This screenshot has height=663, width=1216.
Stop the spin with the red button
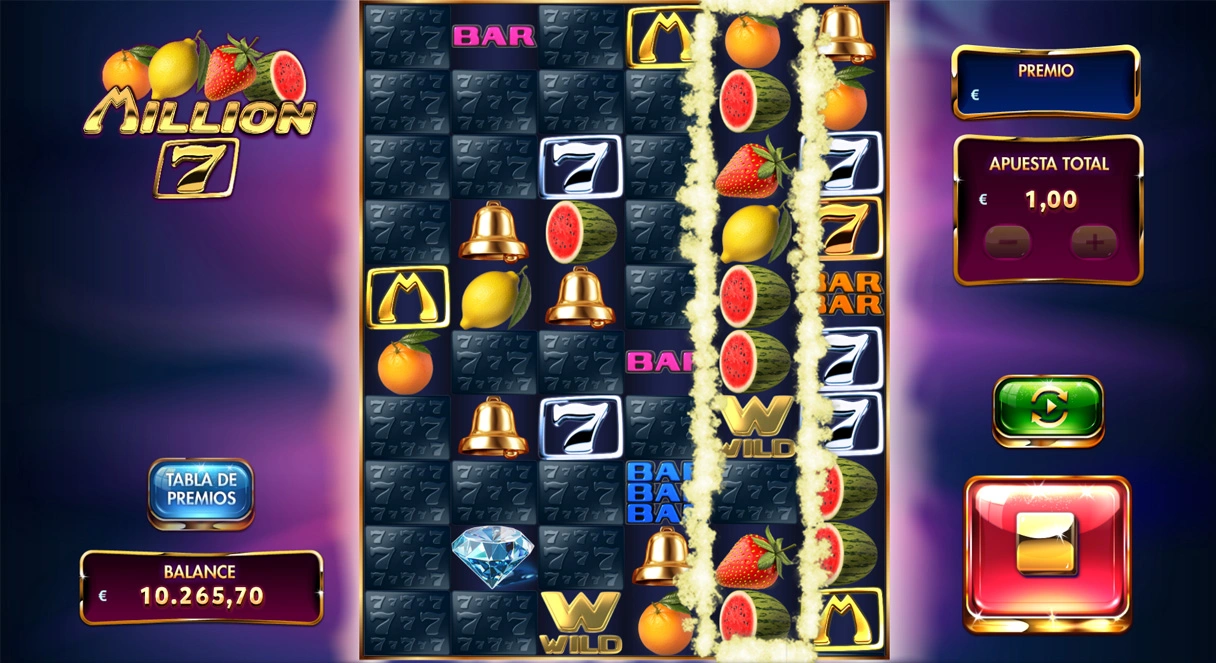tap(1046, 553)
